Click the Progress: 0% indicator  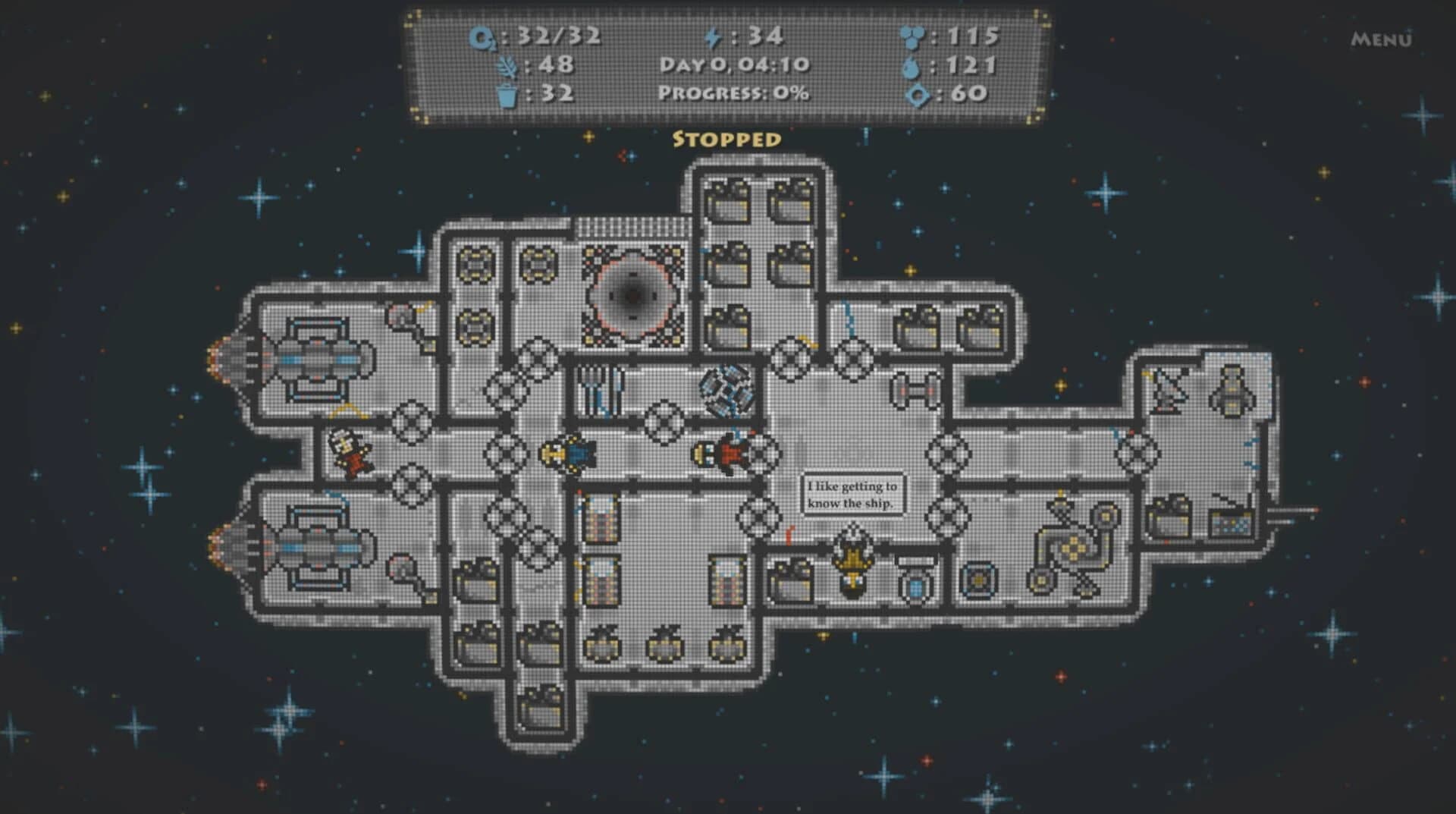coord(733,94)
